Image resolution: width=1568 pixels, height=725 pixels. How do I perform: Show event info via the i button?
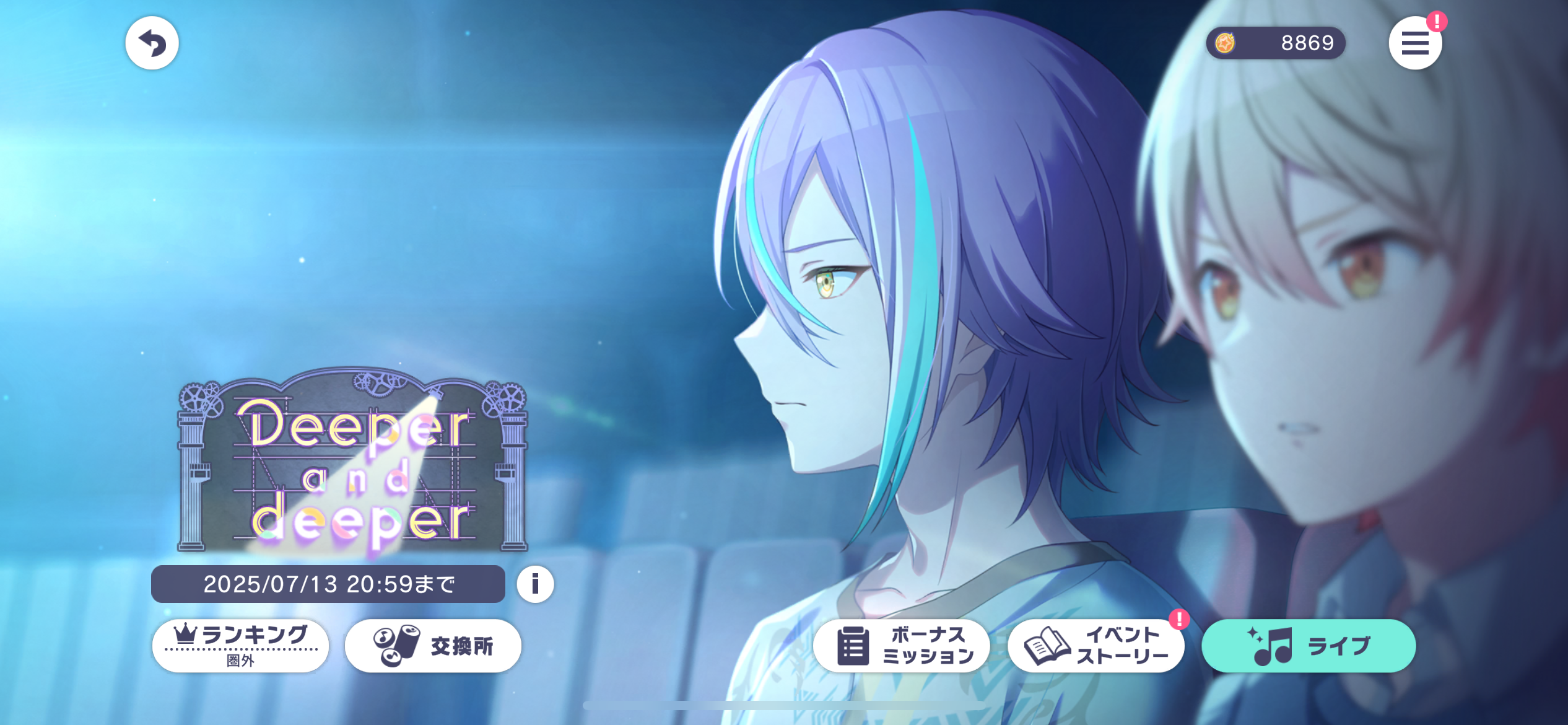click(535, 584)
